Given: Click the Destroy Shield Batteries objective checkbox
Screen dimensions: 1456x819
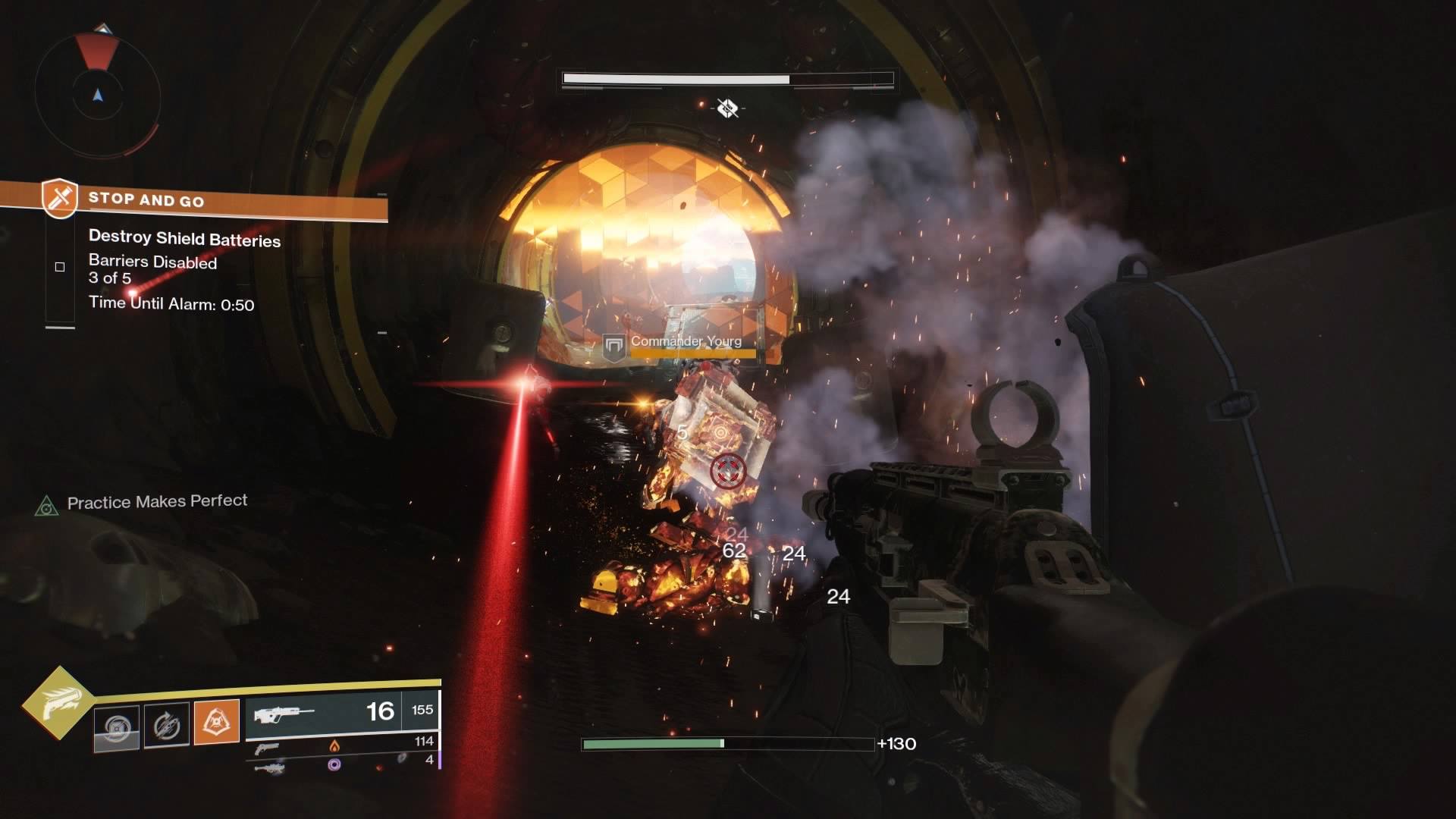Looking at the screenshot, I should coord(60,267).
